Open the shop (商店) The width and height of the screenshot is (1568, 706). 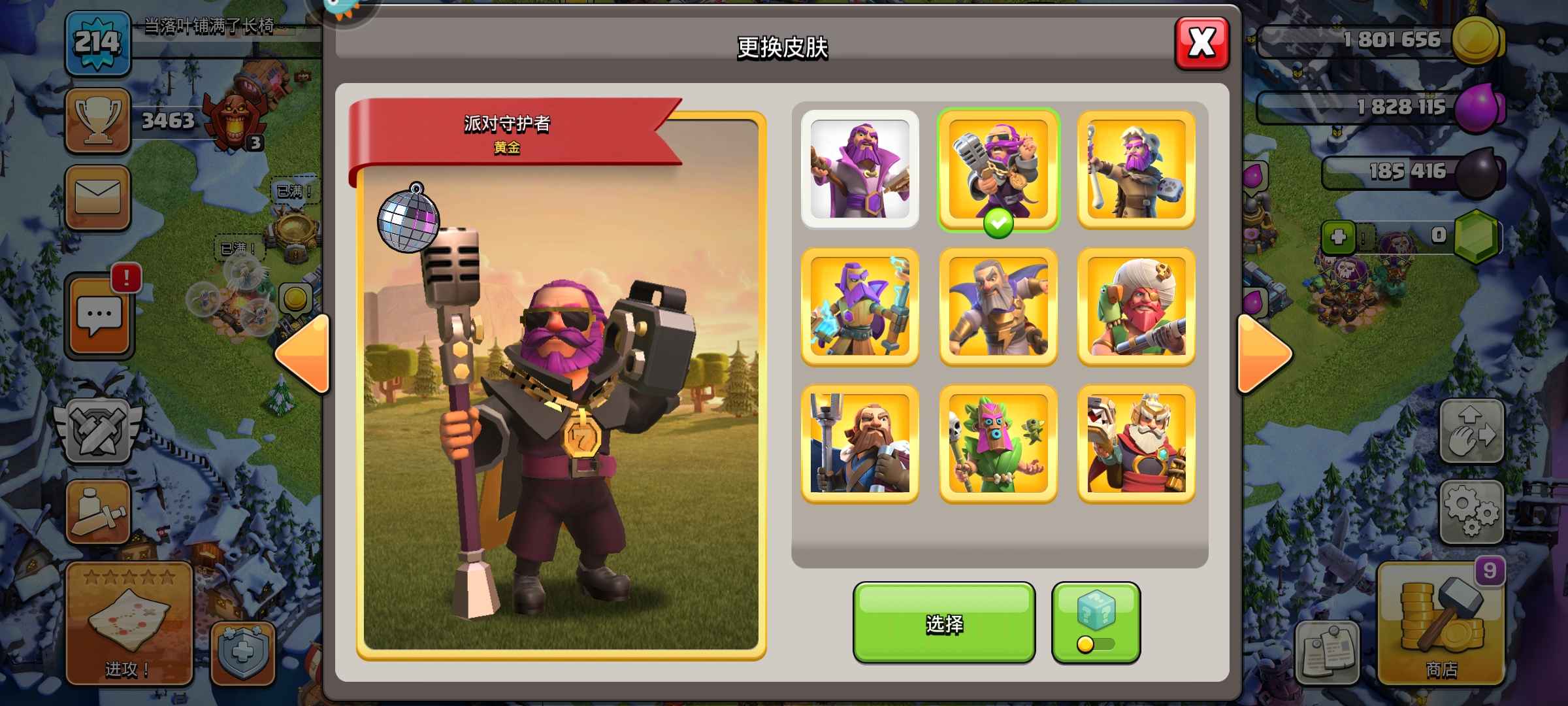(1441, 624)
